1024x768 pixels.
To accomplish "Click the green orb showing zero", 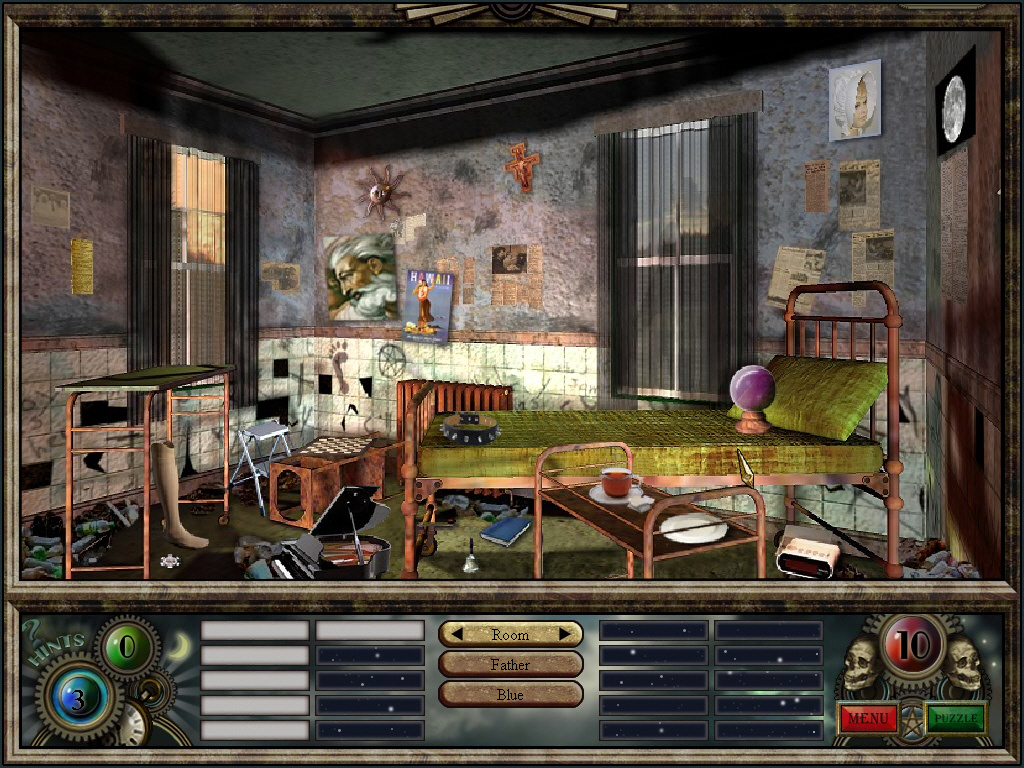I will [x=127, y=647].
